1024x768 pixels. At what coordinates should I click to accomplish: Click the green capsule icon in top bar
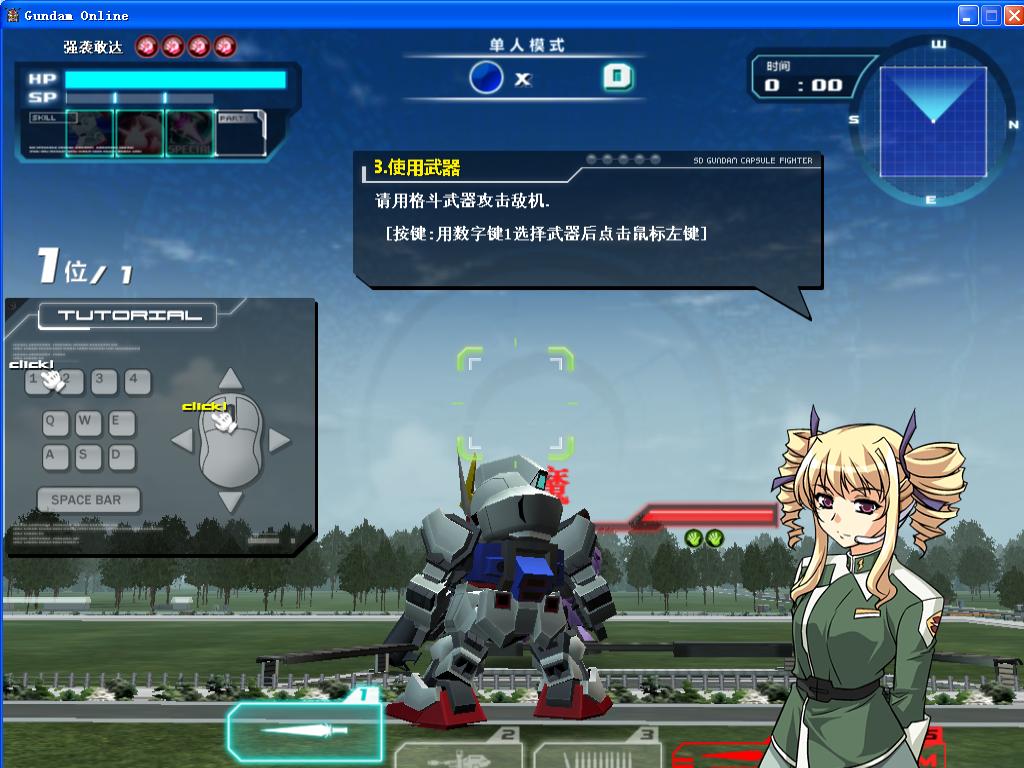(x=618, y=77)
